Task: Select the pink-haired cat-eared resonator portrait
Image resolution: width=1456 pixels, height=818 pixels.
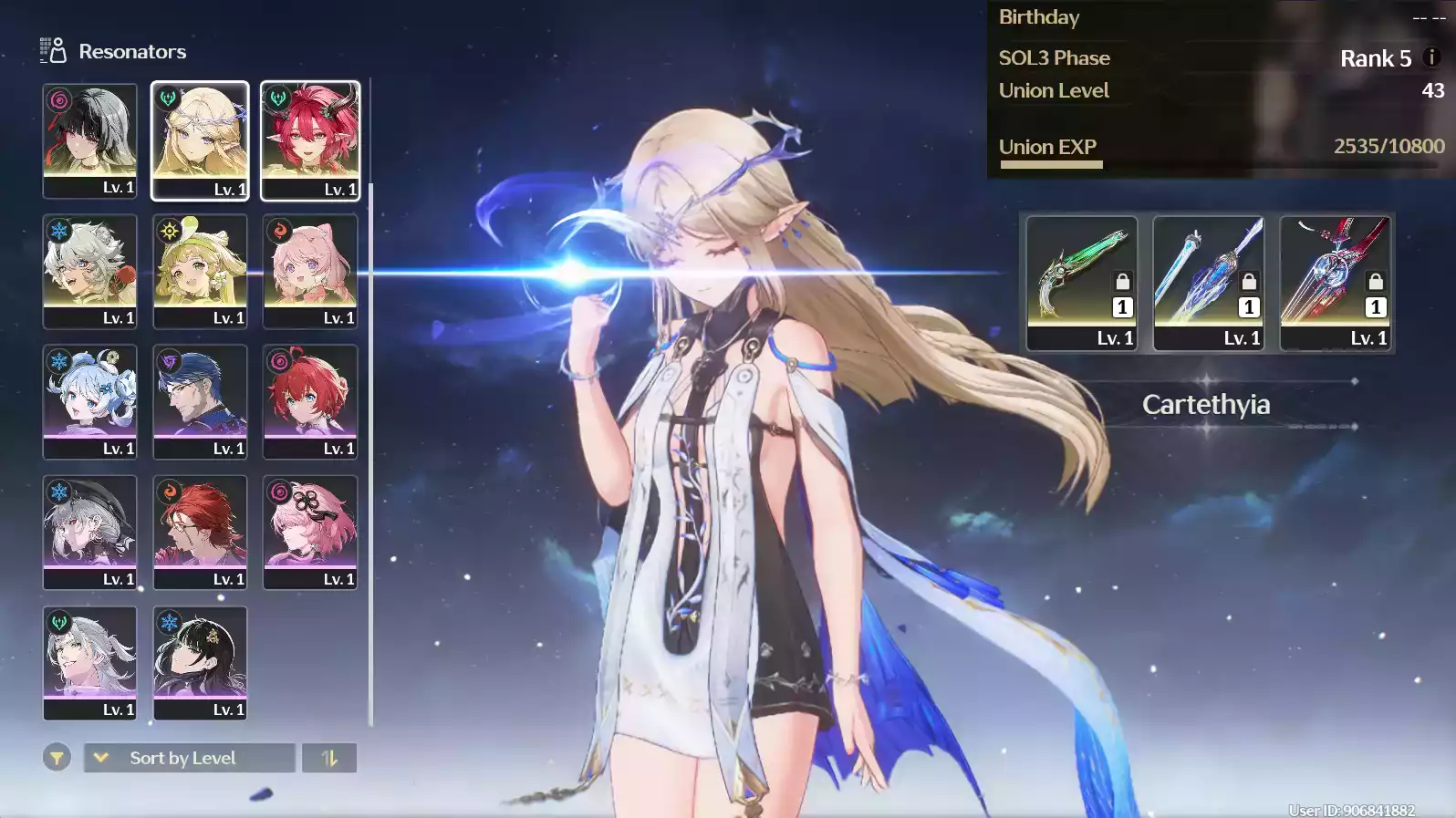Action: tap(310, 271)
